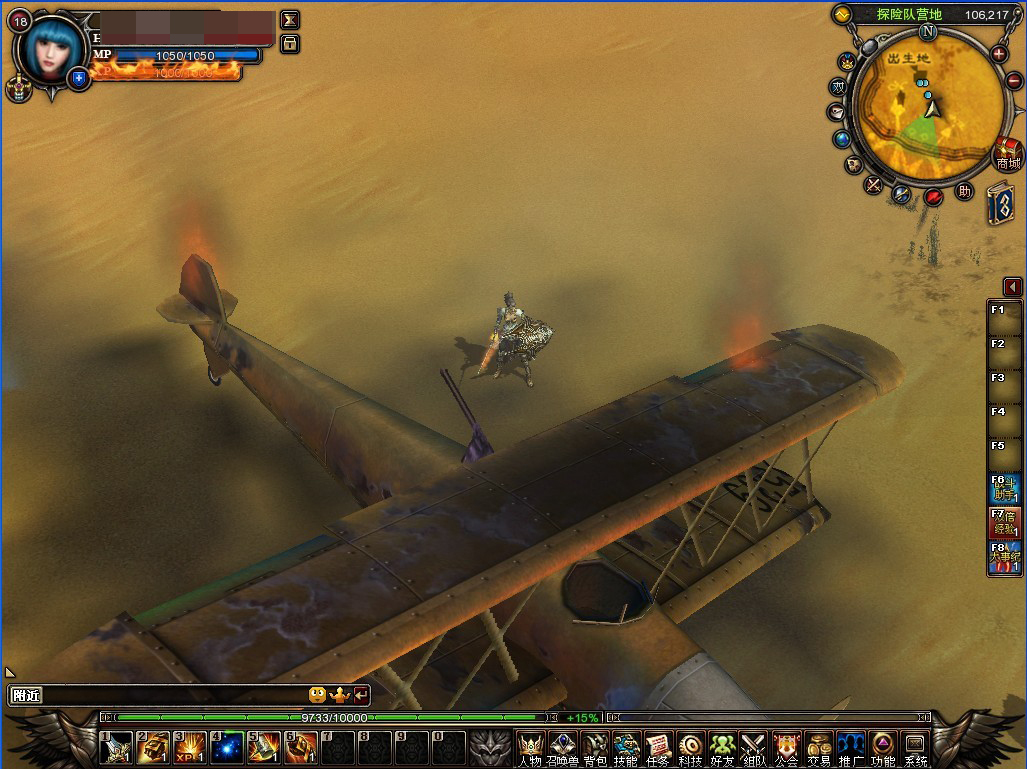Open the 技能 skills window

click(627, 746)
